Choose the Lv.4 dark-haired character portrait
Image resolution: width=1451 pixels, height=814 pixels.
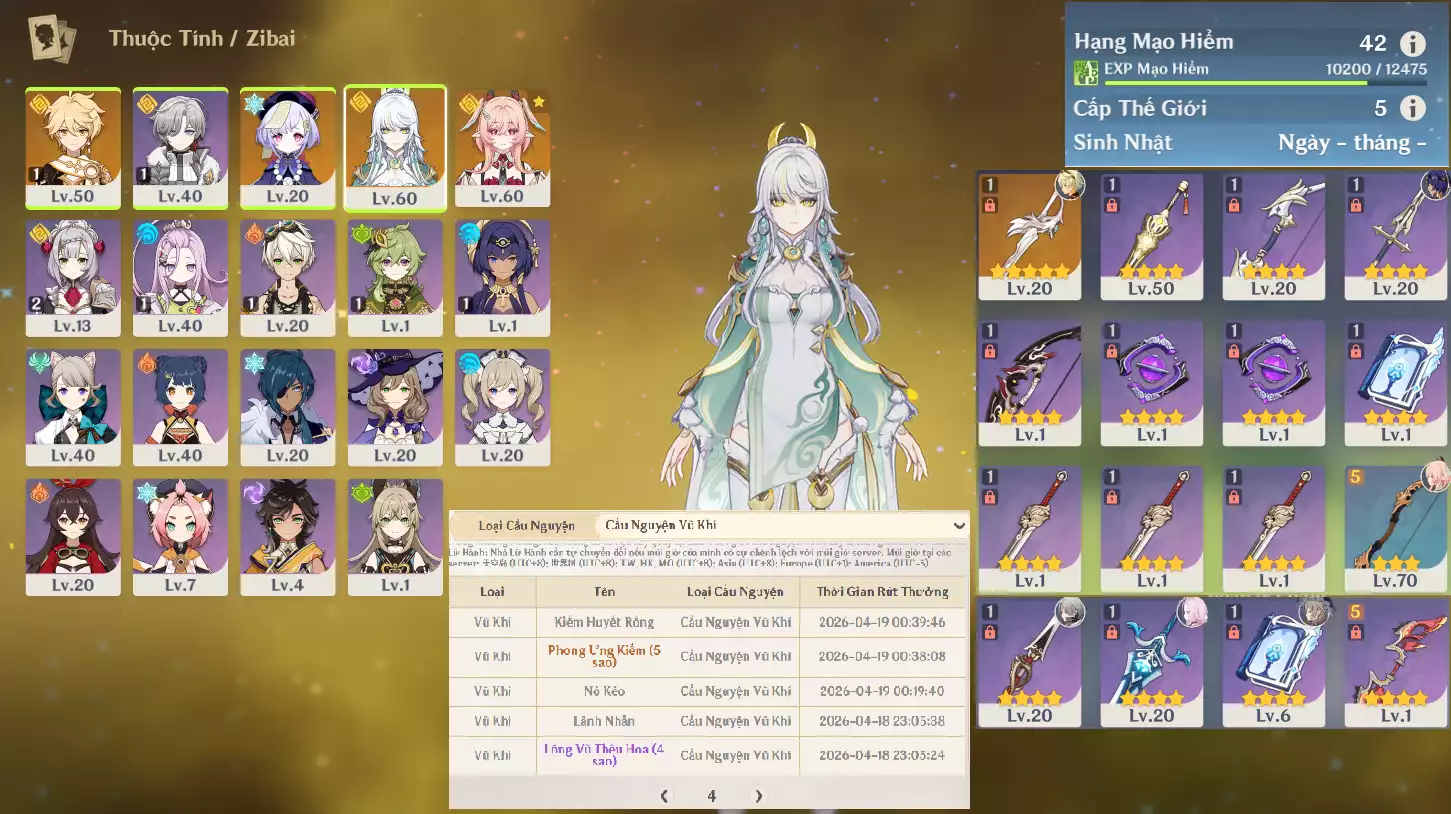(287, 536)
